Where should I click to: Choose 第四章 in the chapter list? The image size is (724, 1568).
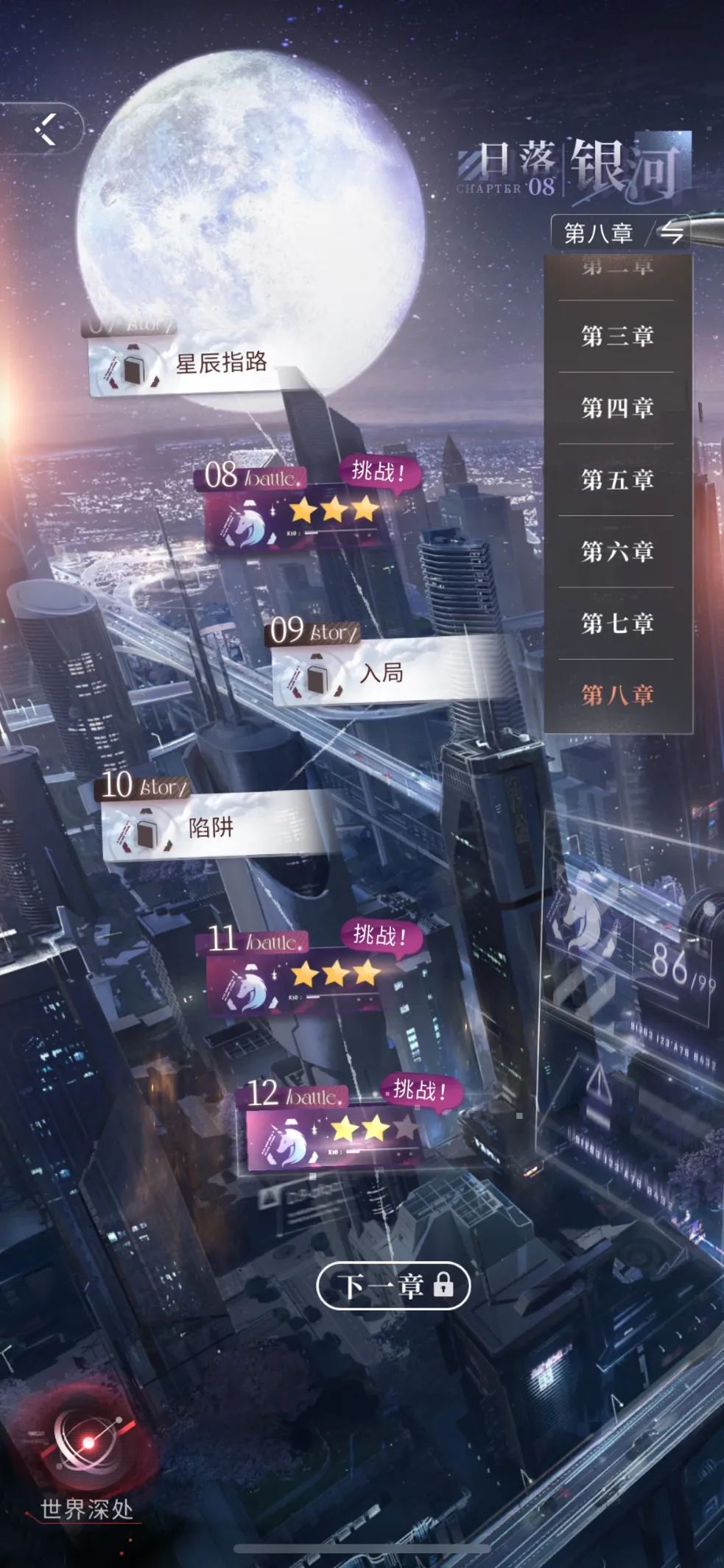(x=617, y=408)
